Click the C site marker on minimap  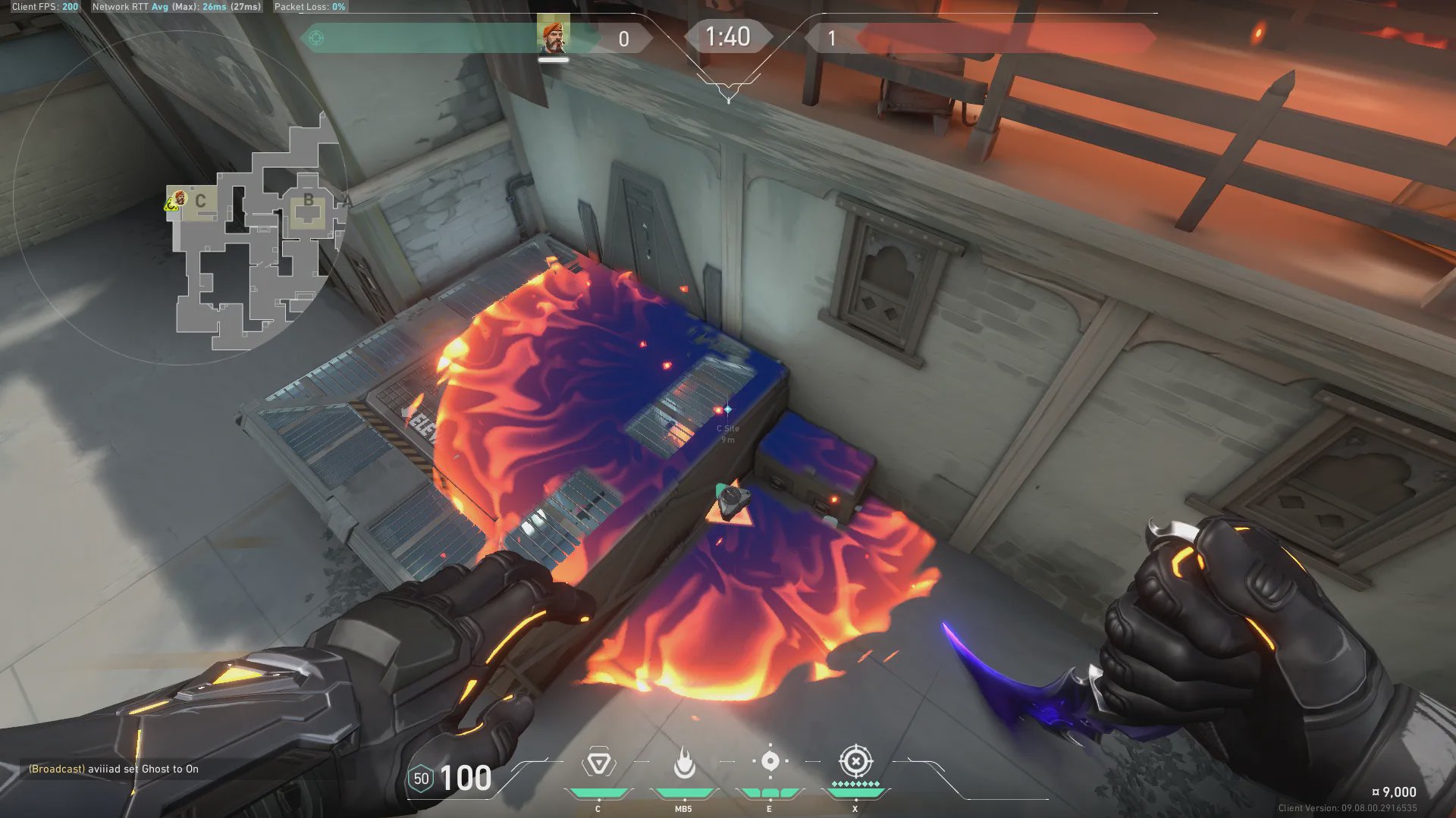tap(200, 201)
